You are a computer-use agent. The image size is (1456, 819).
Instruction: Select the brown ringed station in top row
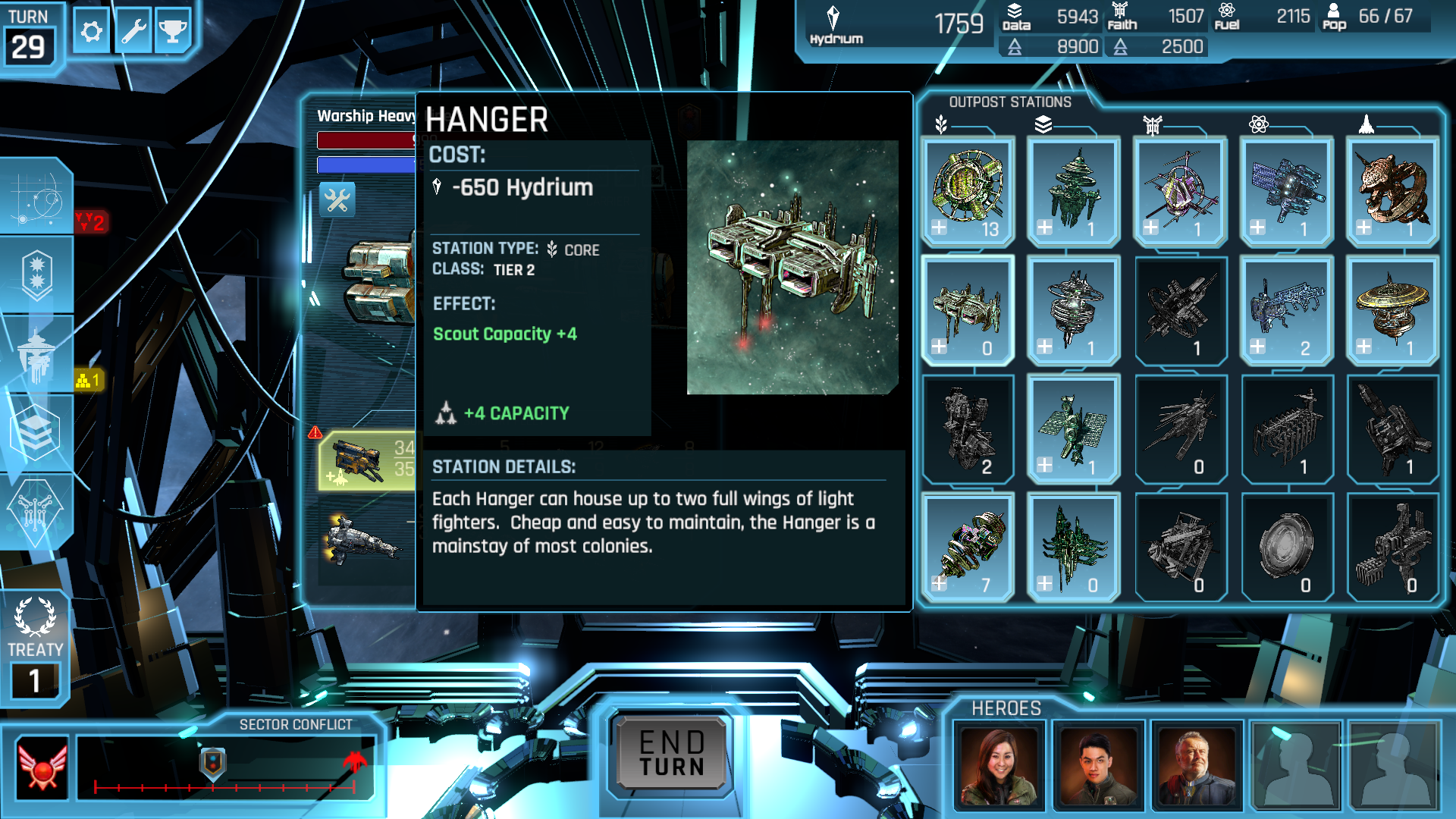click(x=1392, y=191)
